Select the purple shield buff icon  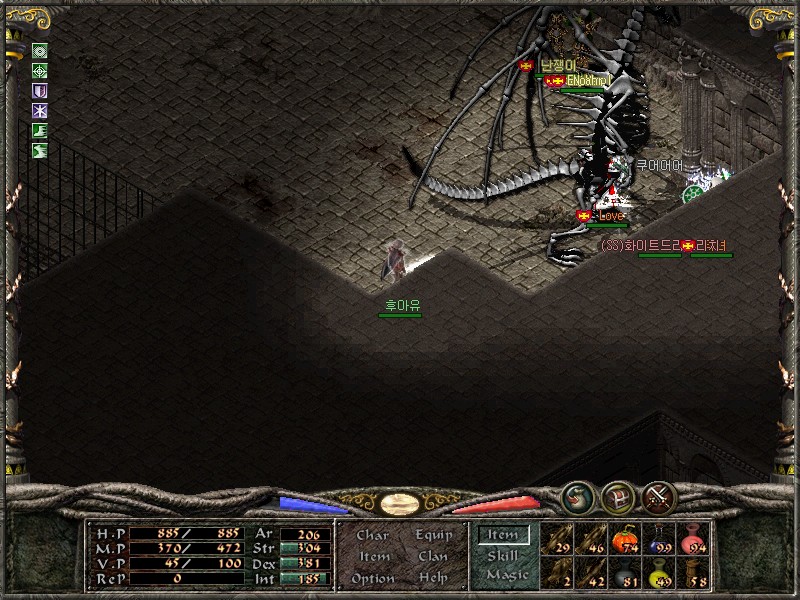pos(40,90)
